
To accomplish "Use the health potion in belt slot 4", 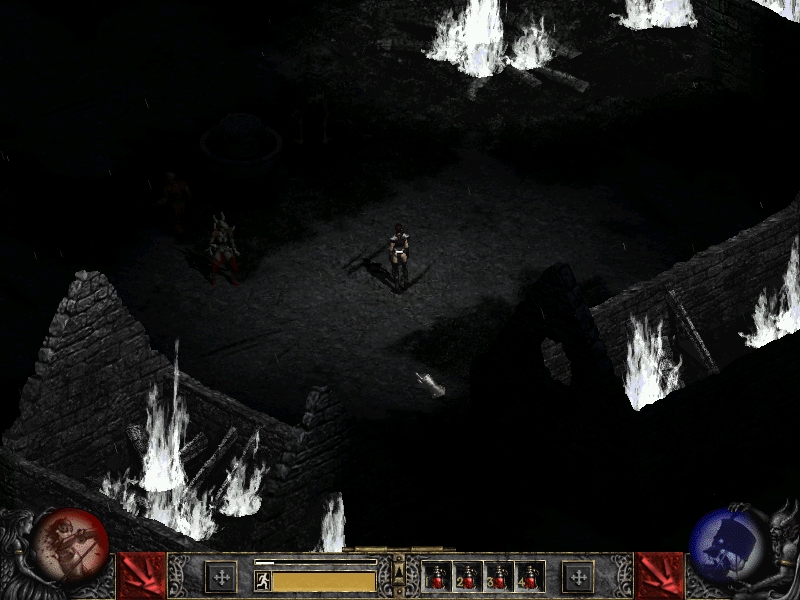I will (528, 577).
